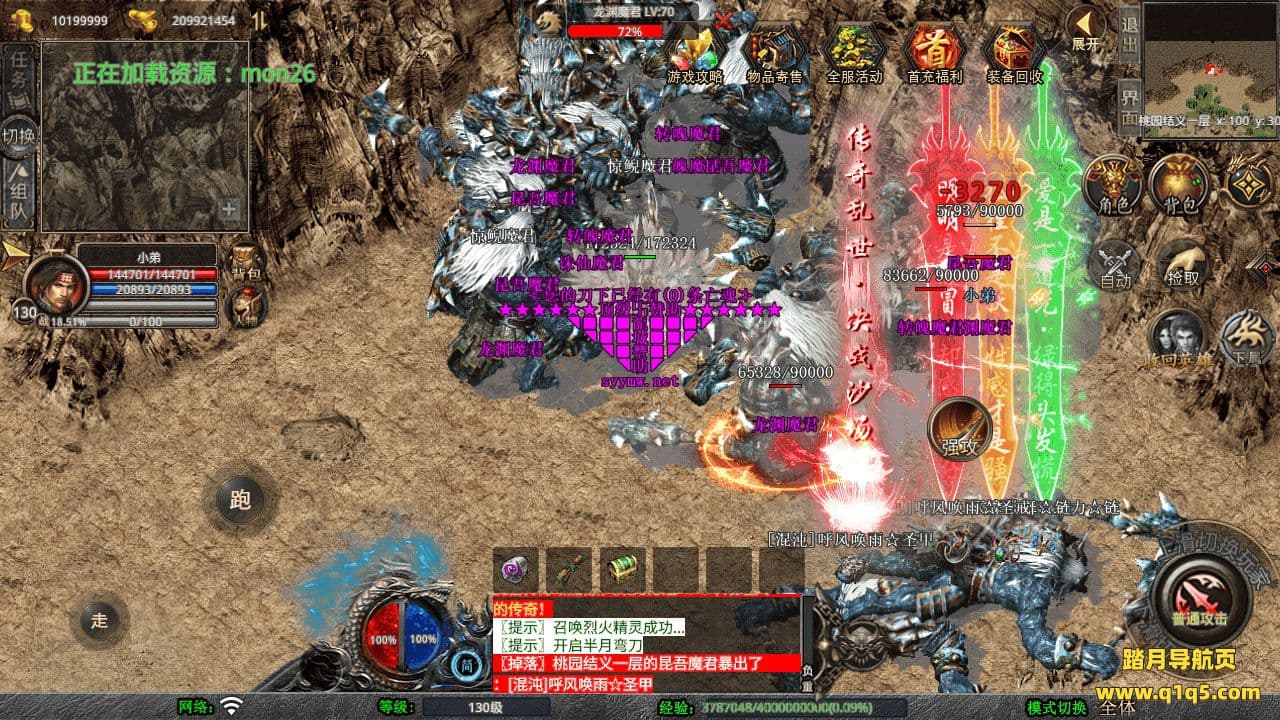
Task: Open the 装备回收 equipment recycle icon
Action: (x=1014, y=50)
